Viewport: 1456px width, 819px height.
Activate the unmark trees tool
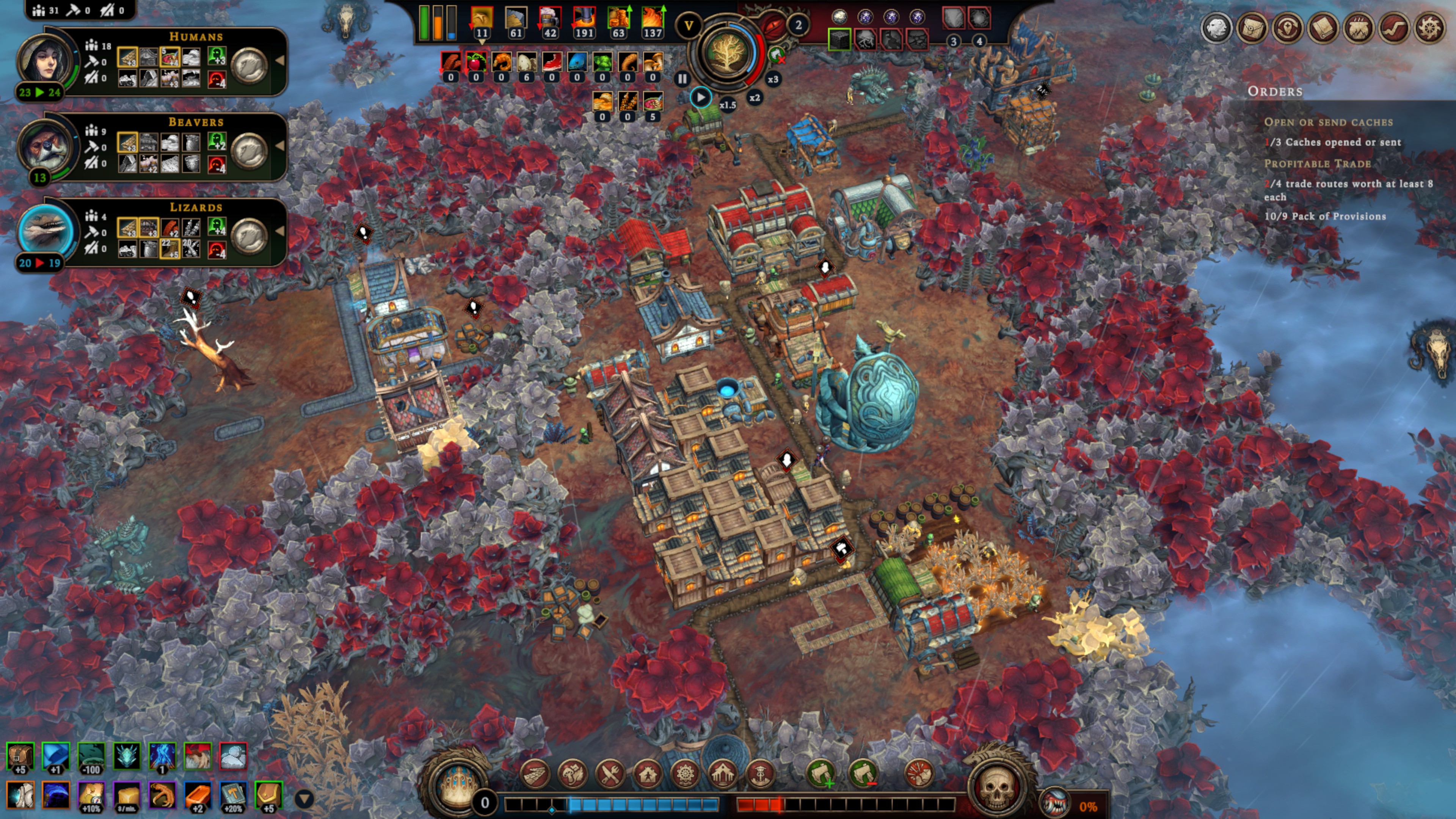(863, 773)
